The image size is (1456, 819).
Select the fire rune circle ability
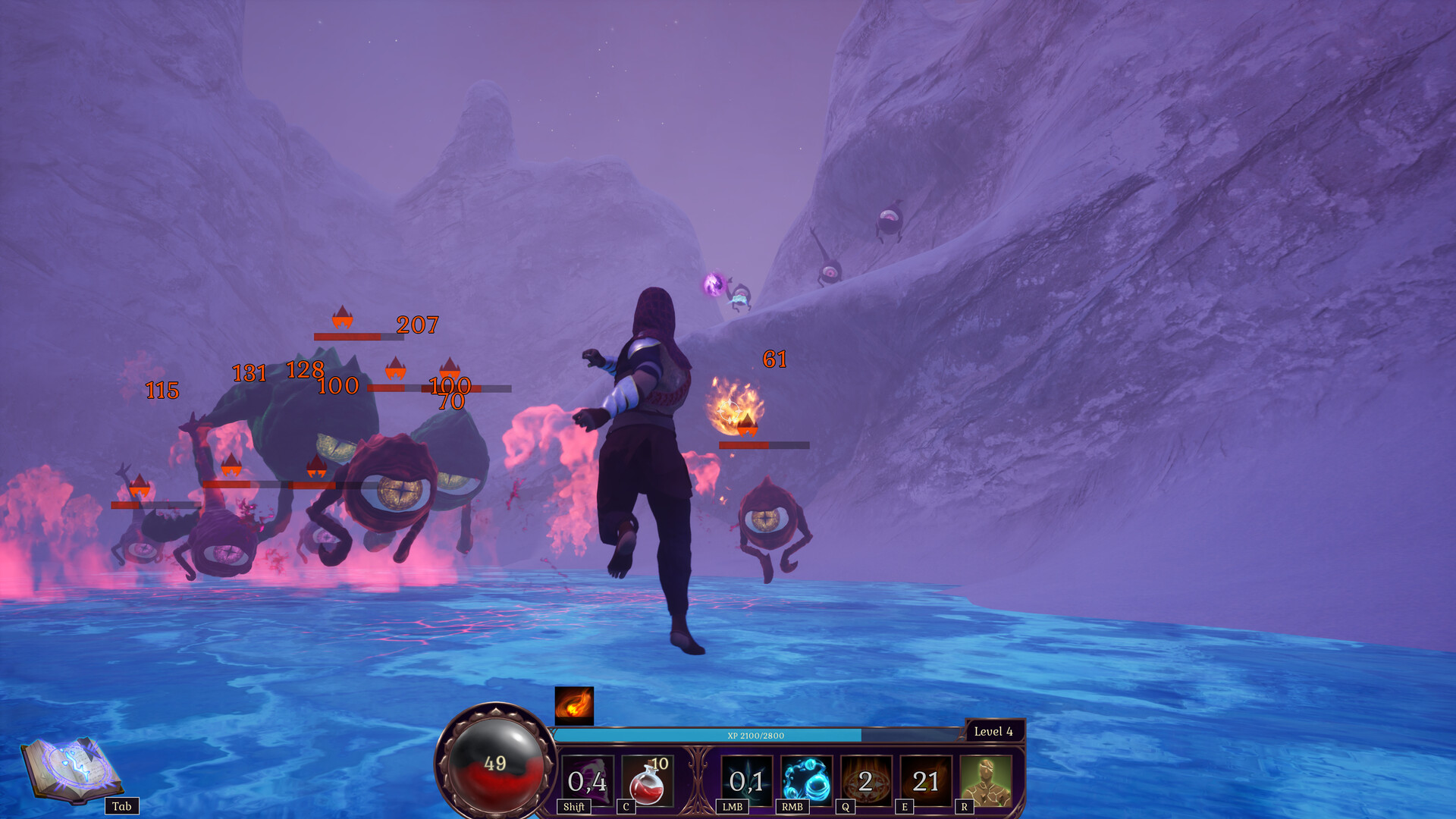(866, 780)
